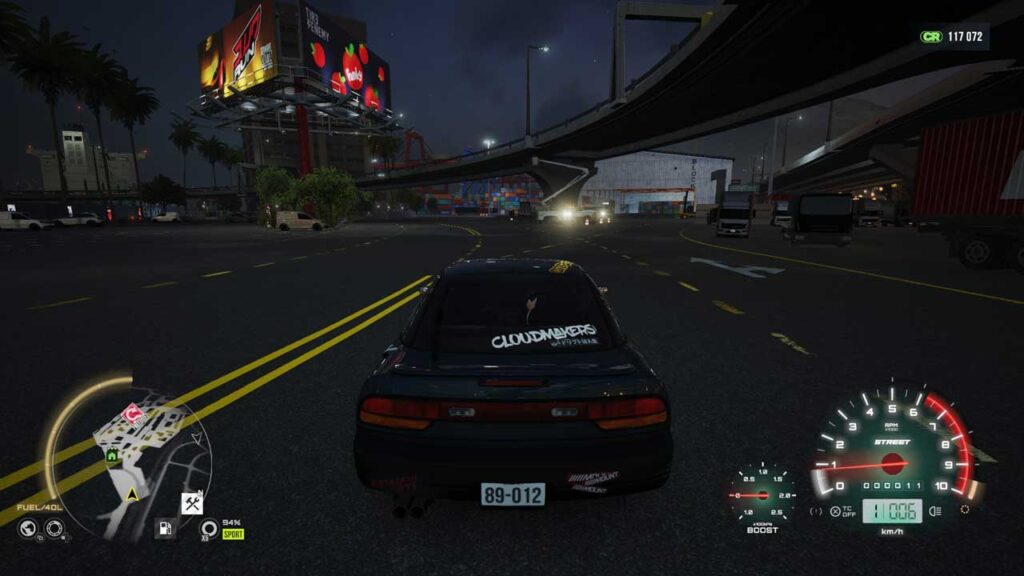
Task: Click the tire condition ring icon
Action: pos(208,528)
